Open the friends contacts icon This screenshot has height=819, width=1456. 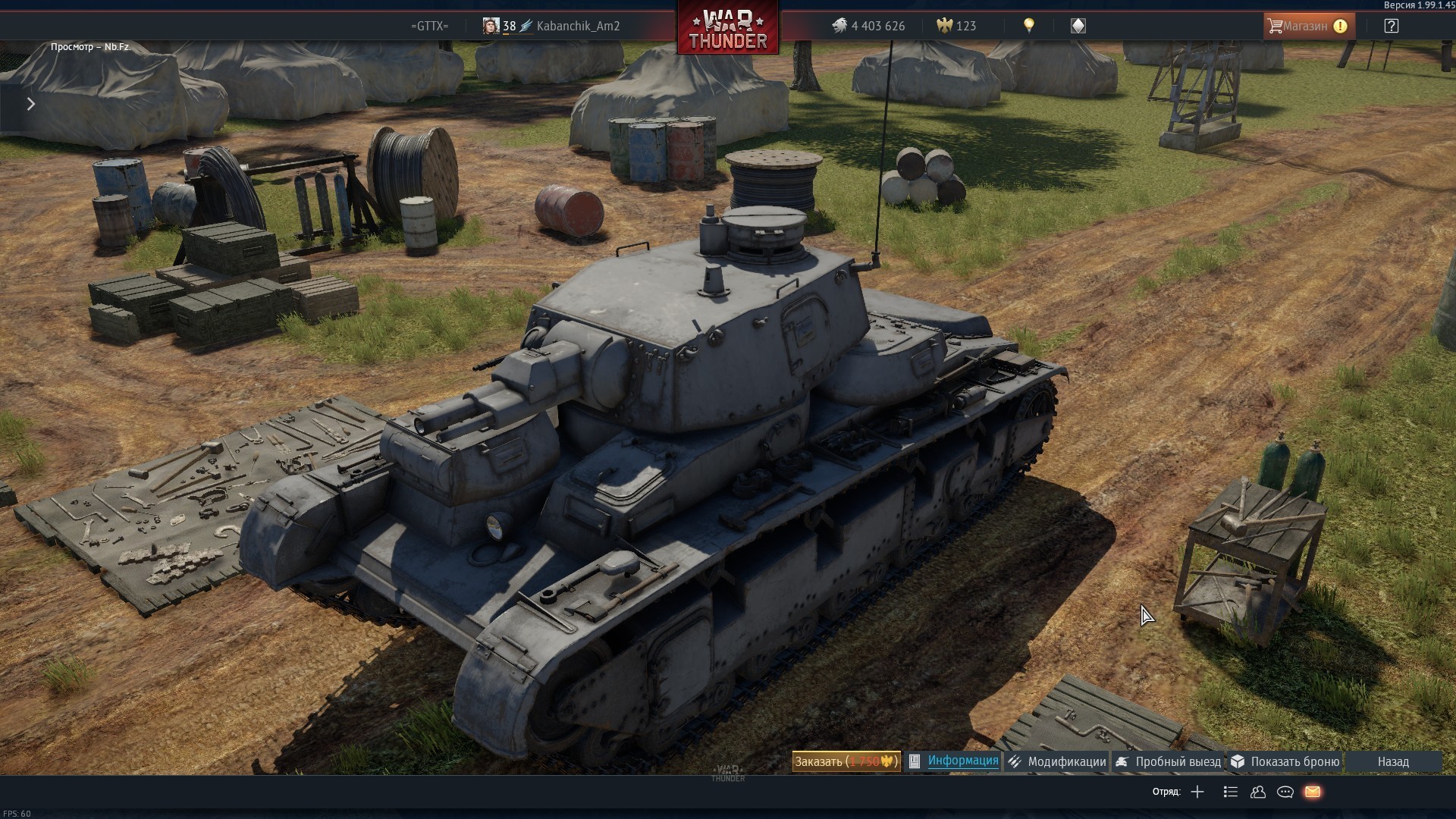(1258, 792)
